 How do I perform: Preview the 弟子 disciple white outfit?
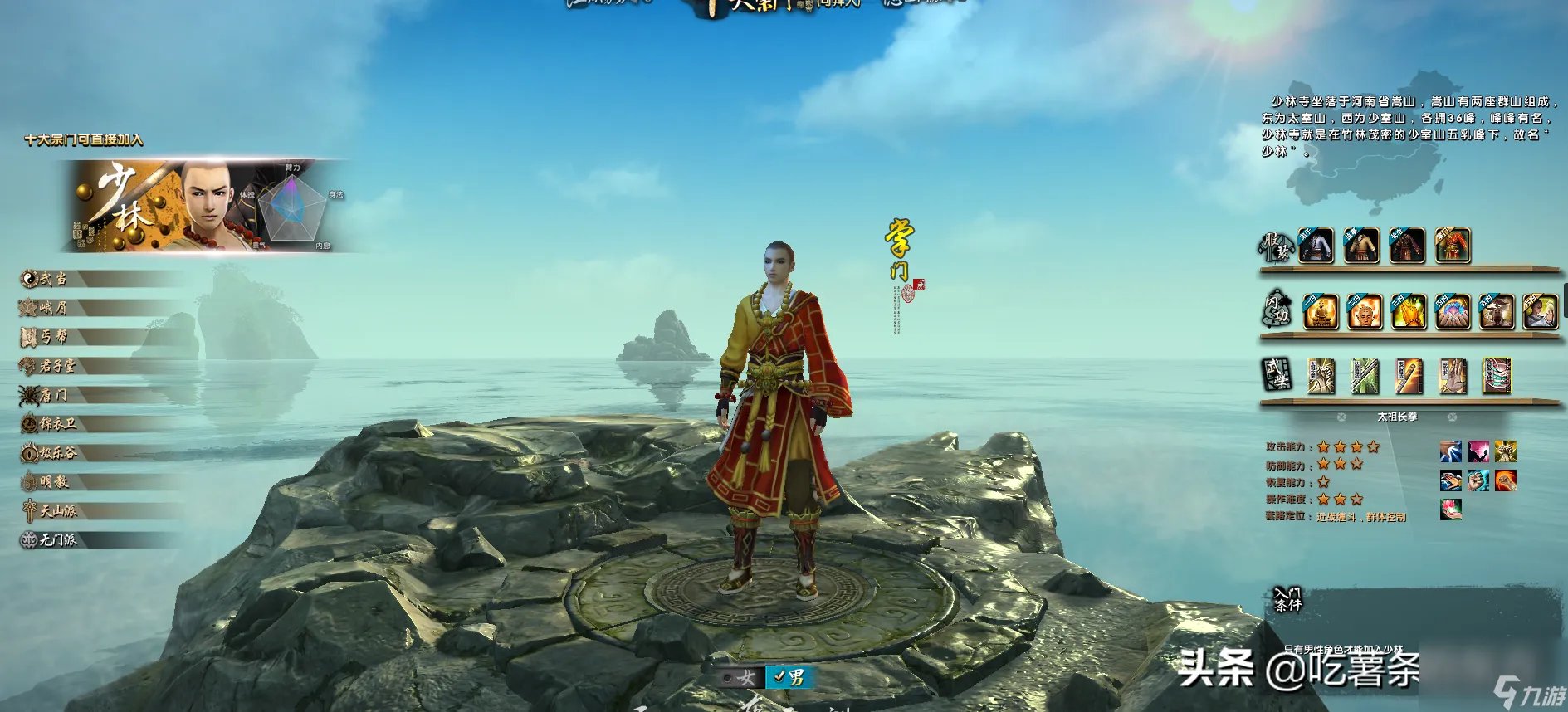(x=1316, y=246)
